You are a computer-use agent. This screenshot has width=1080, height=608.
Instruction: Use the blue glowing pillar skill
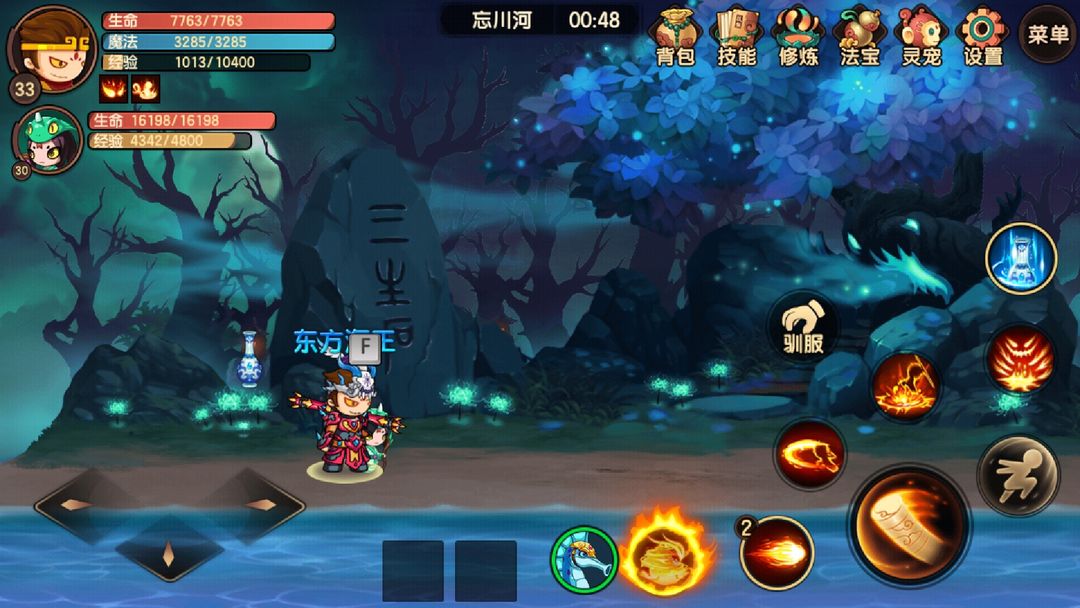1021,258
